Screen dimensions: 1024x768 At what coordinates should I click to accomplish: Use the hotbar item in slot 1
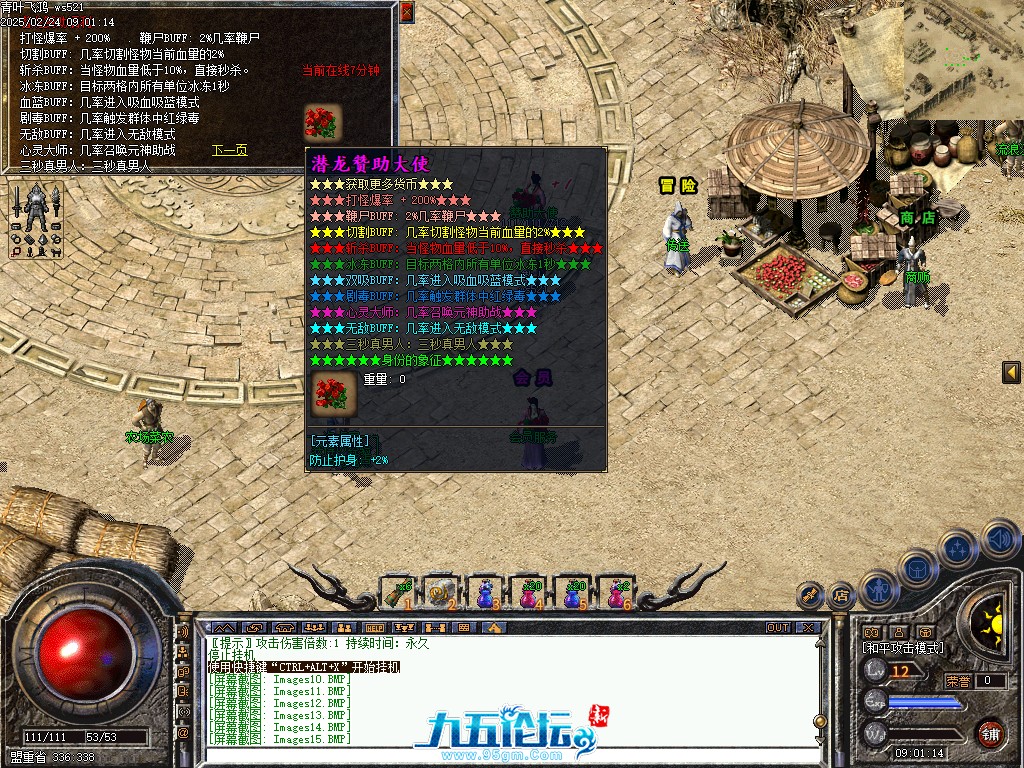tap(397, 593)
